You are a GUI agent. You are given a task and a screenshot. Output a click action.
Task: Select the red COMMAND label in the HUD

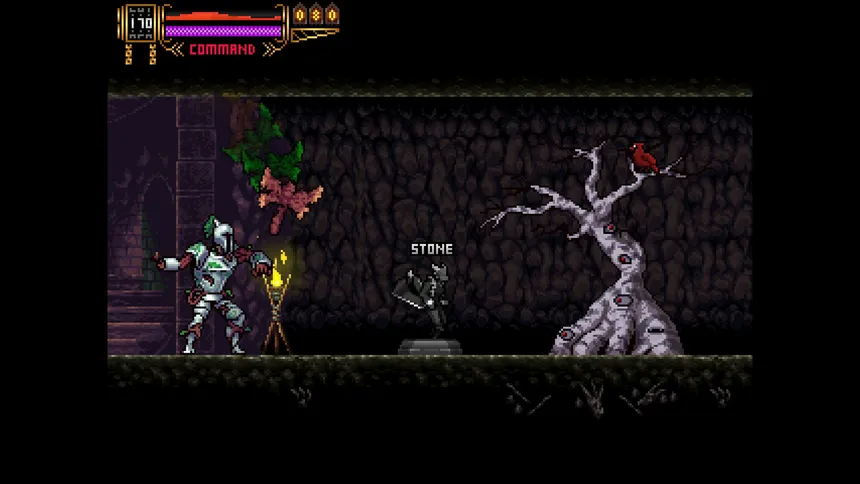click(222, 49)
